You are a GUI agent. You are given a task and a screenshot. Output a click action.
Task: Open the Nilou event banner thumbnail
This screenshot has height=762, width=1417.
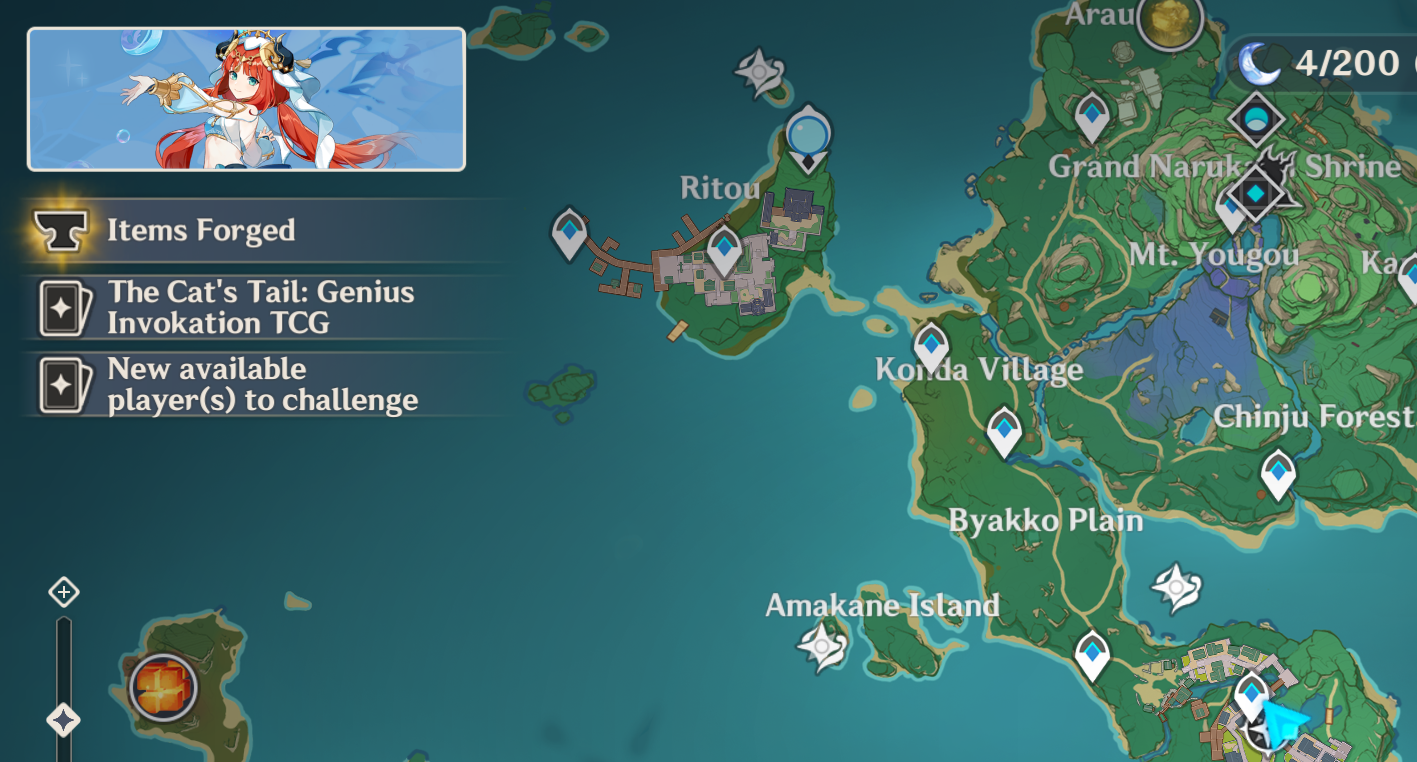click(x=246, y=98)
